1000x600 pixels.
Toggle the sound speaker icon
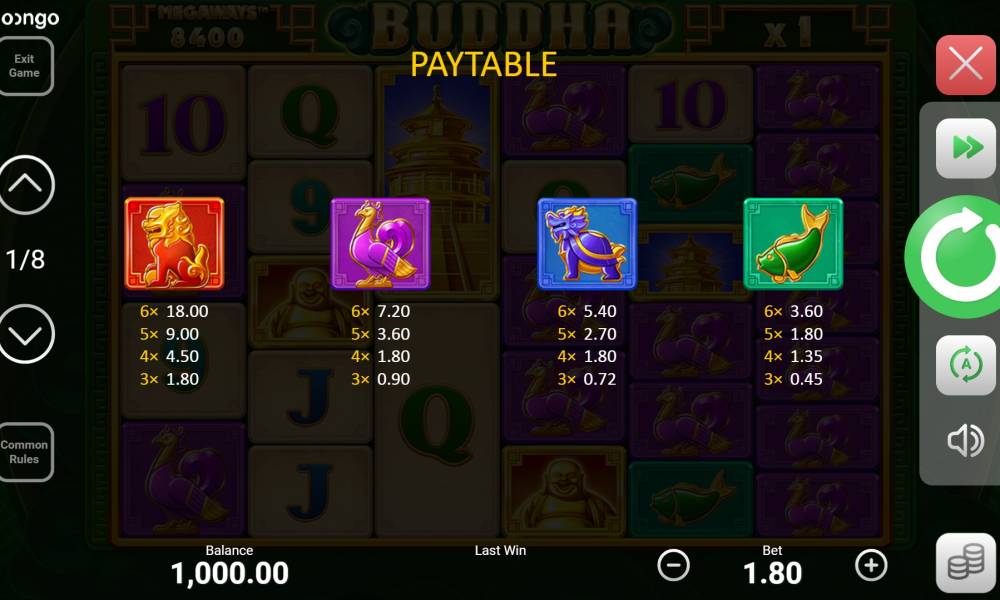tap(965, 440)
